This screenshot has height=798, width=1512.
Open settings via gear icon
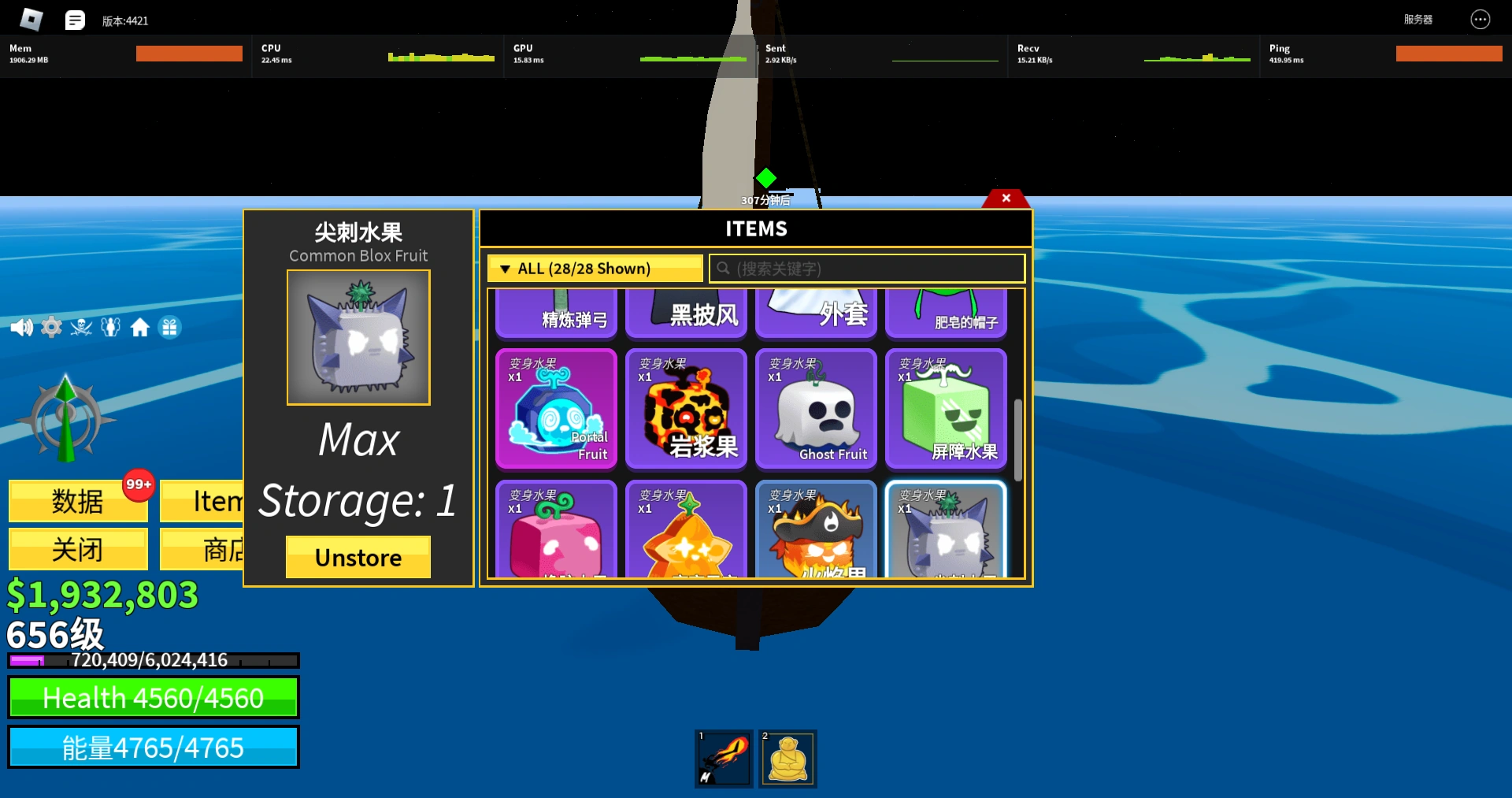[x=51, y=327]
